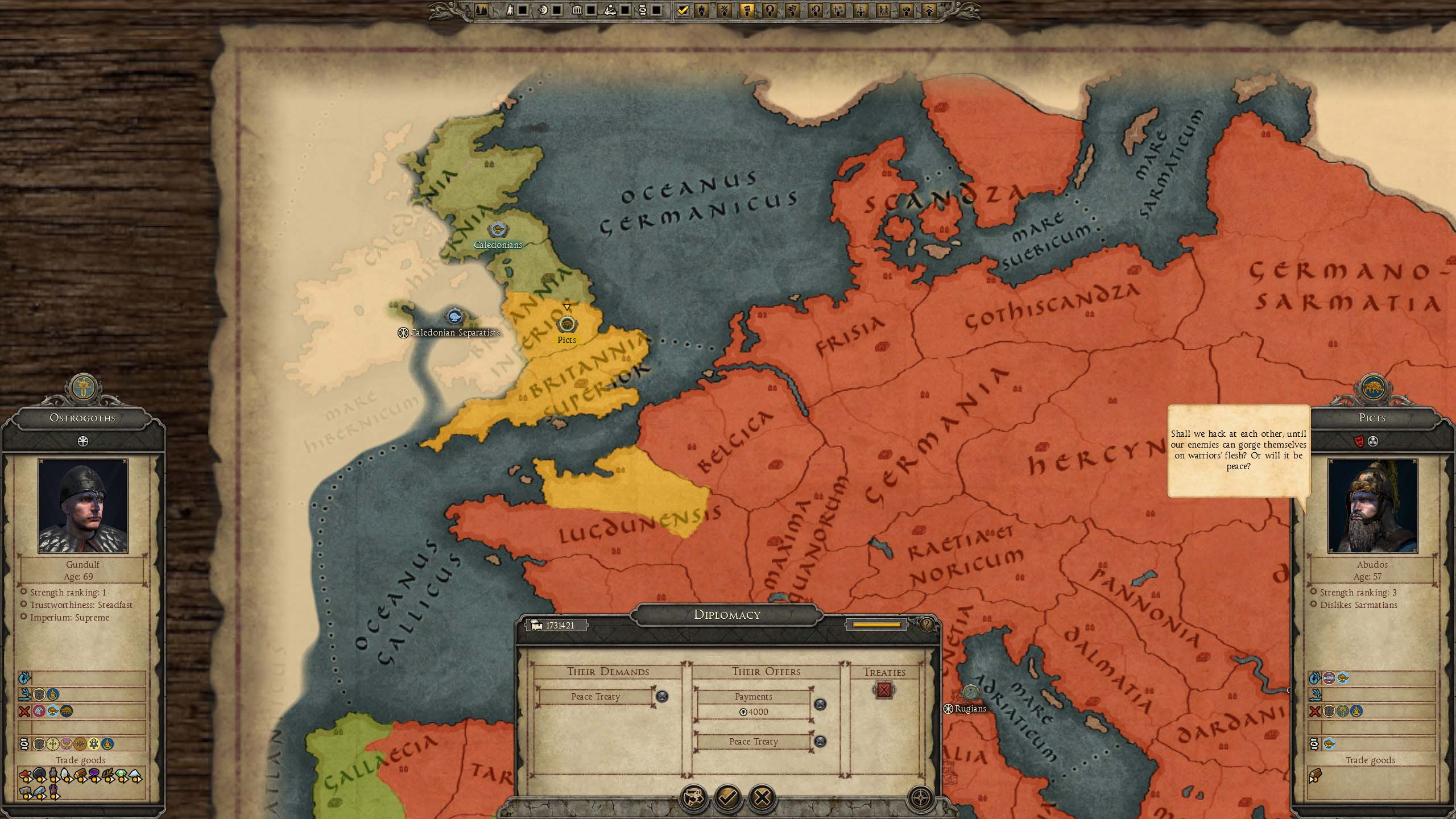The width and height of the screenshot is (1456, 819).
Task: Click the compass button in the Diplomacy panel
Action: (920, 798)
